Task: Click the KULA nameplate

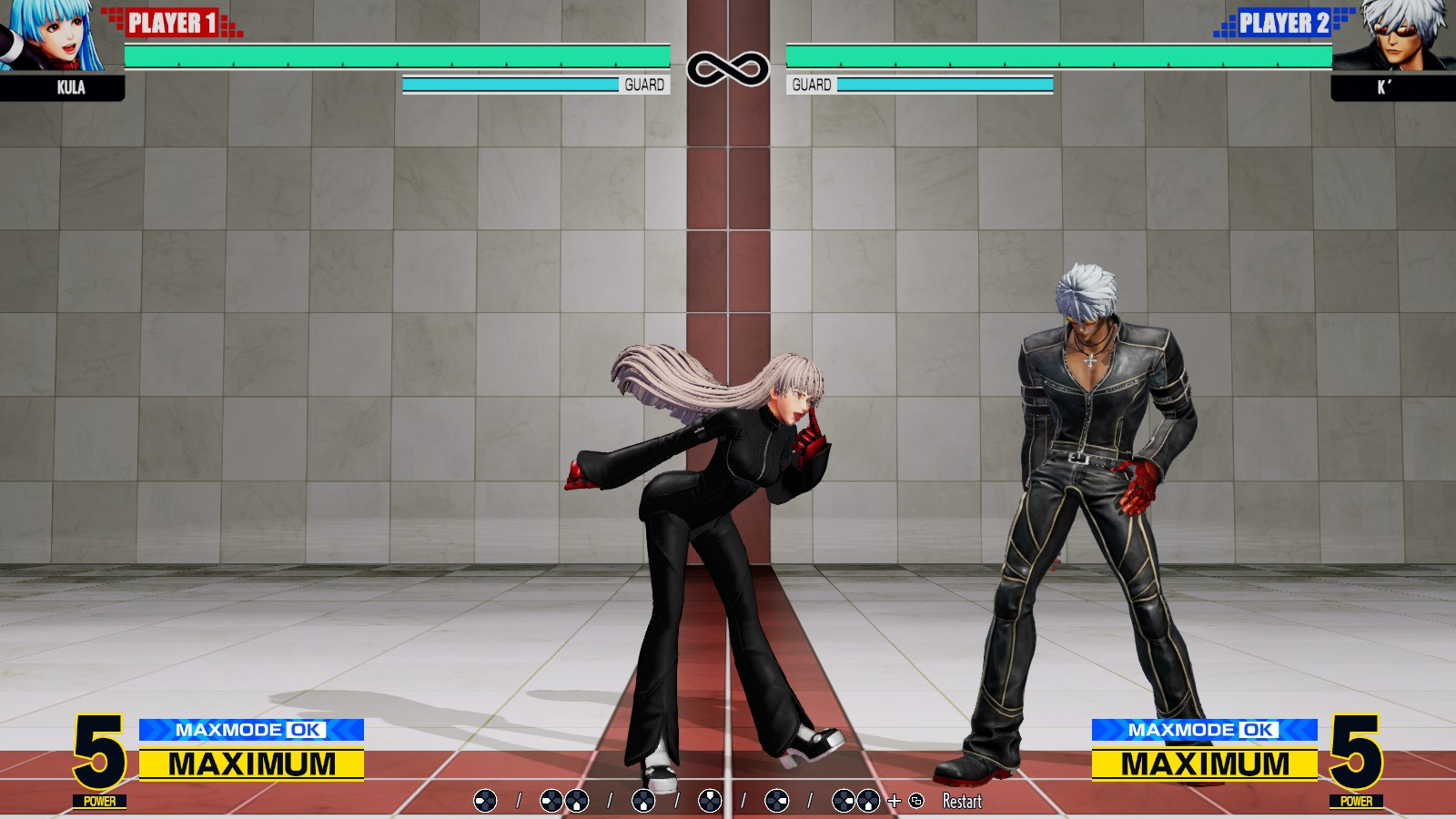Action: click(72, 87)
